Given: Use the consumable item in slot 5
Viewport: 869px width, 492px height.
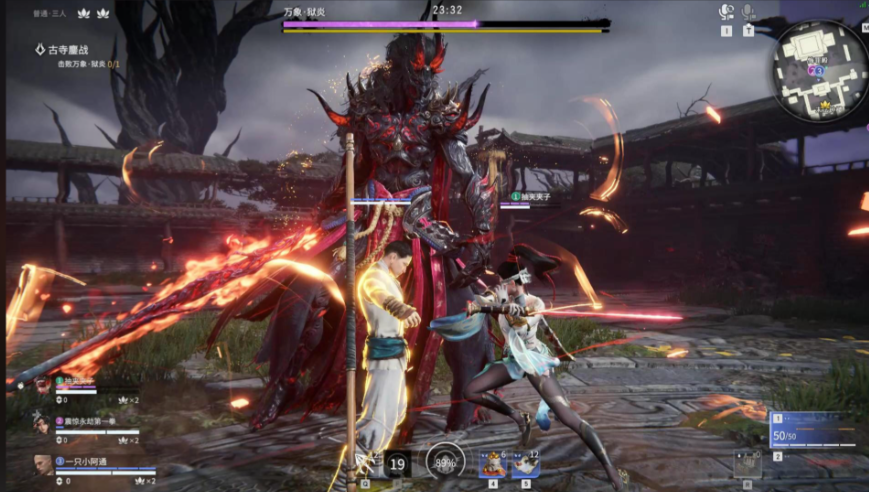Looking at the screenshot, I should [526, 463].
